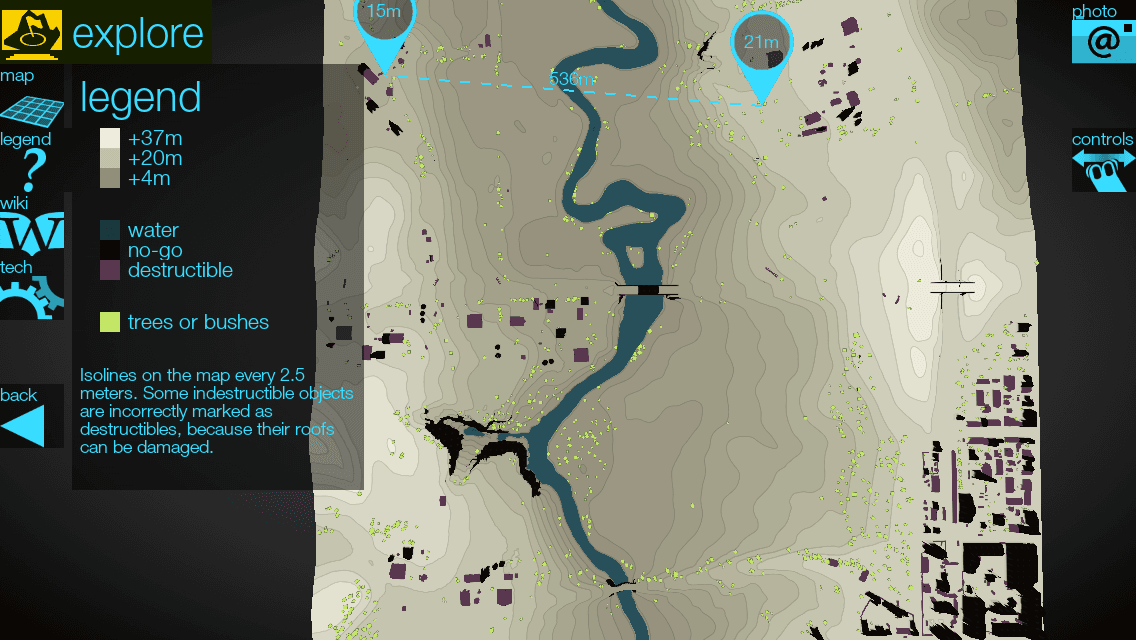Screen dimensions: 1136x640
Task: Select the 21m elevation map pin
Action: [x=762, y=46]
